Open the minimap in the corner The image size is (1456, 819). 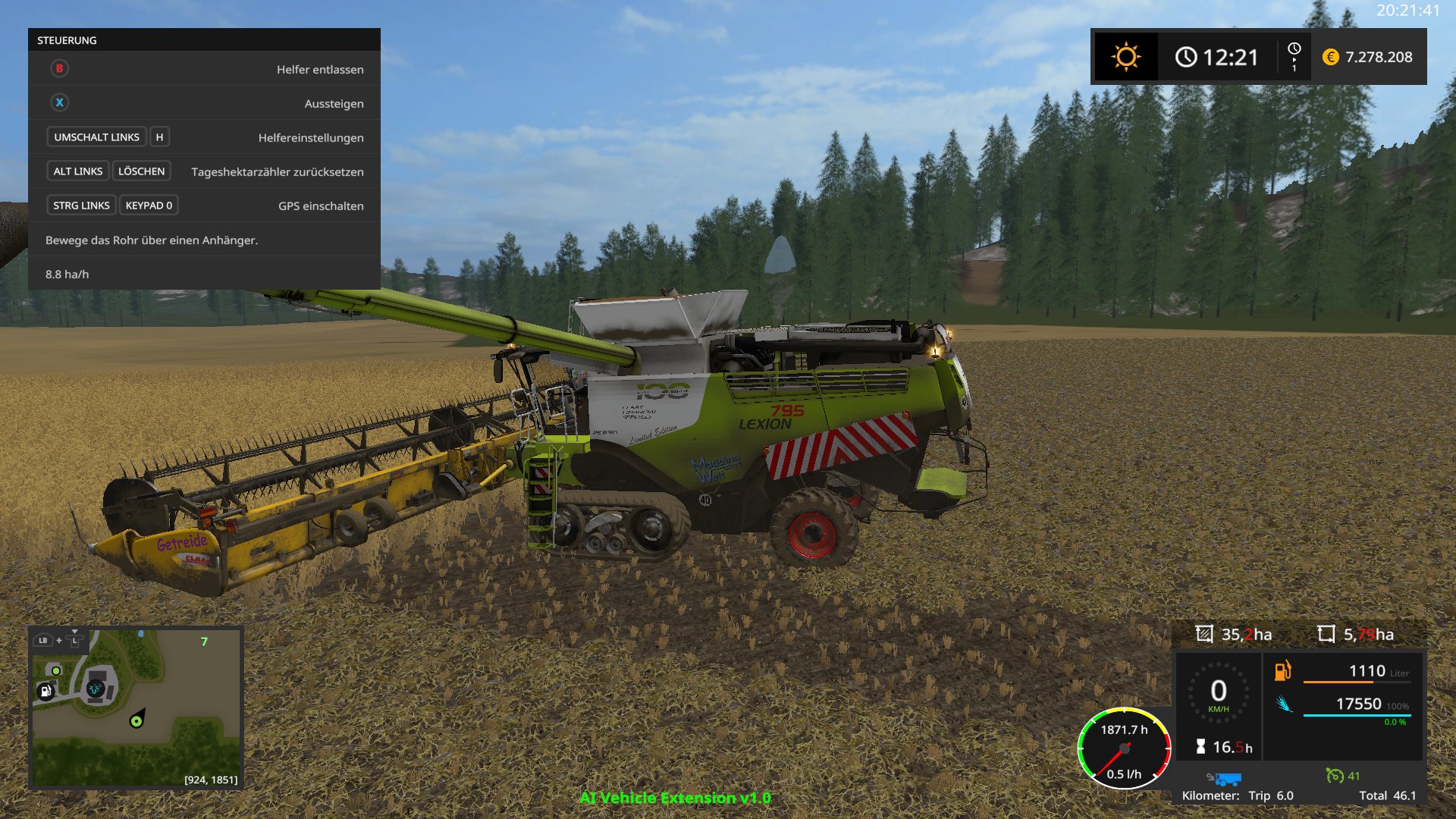[x=136, y=708]
